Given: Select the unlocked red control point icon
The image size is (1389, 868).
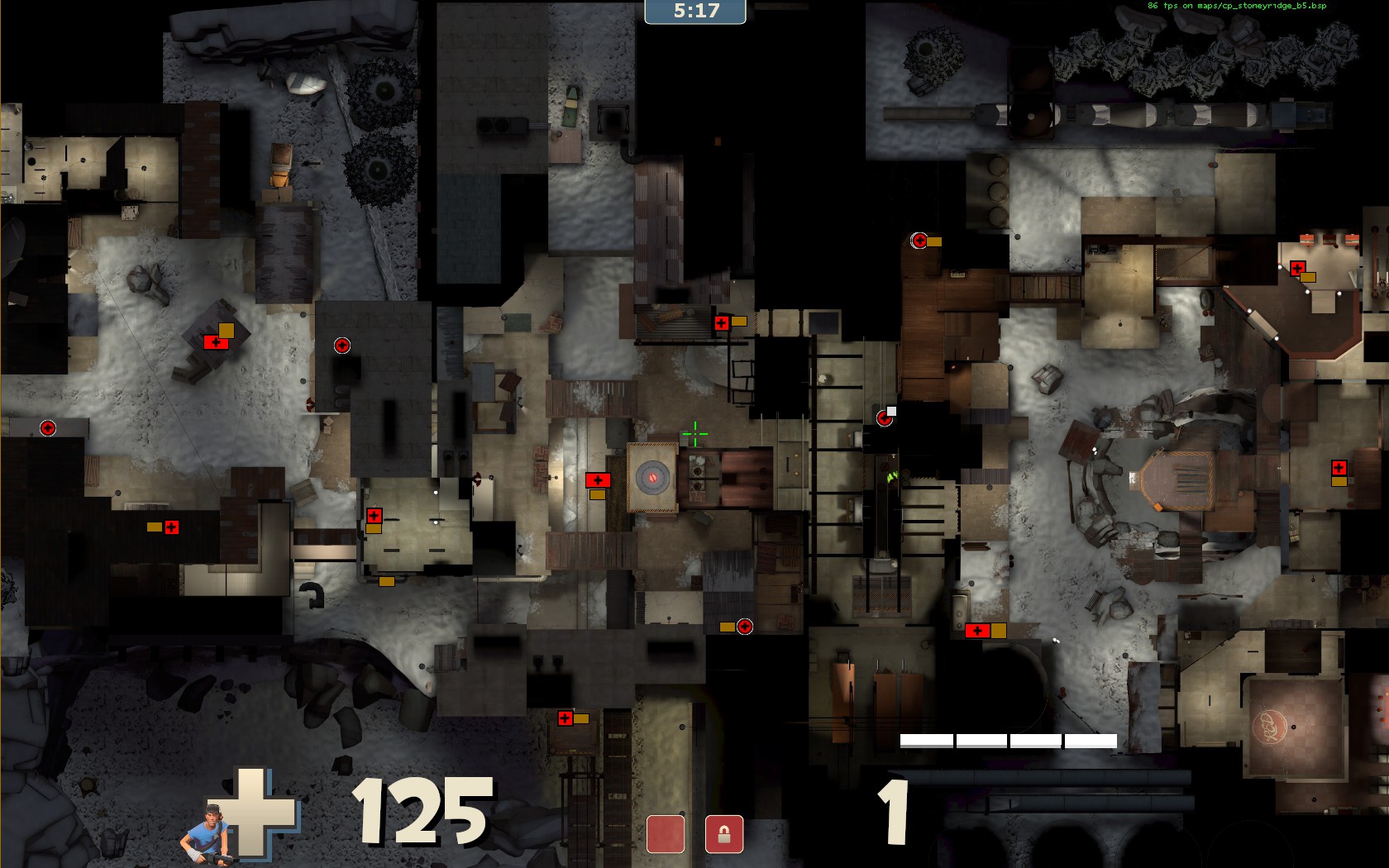Looking at the screenshot, I should 666,833.
